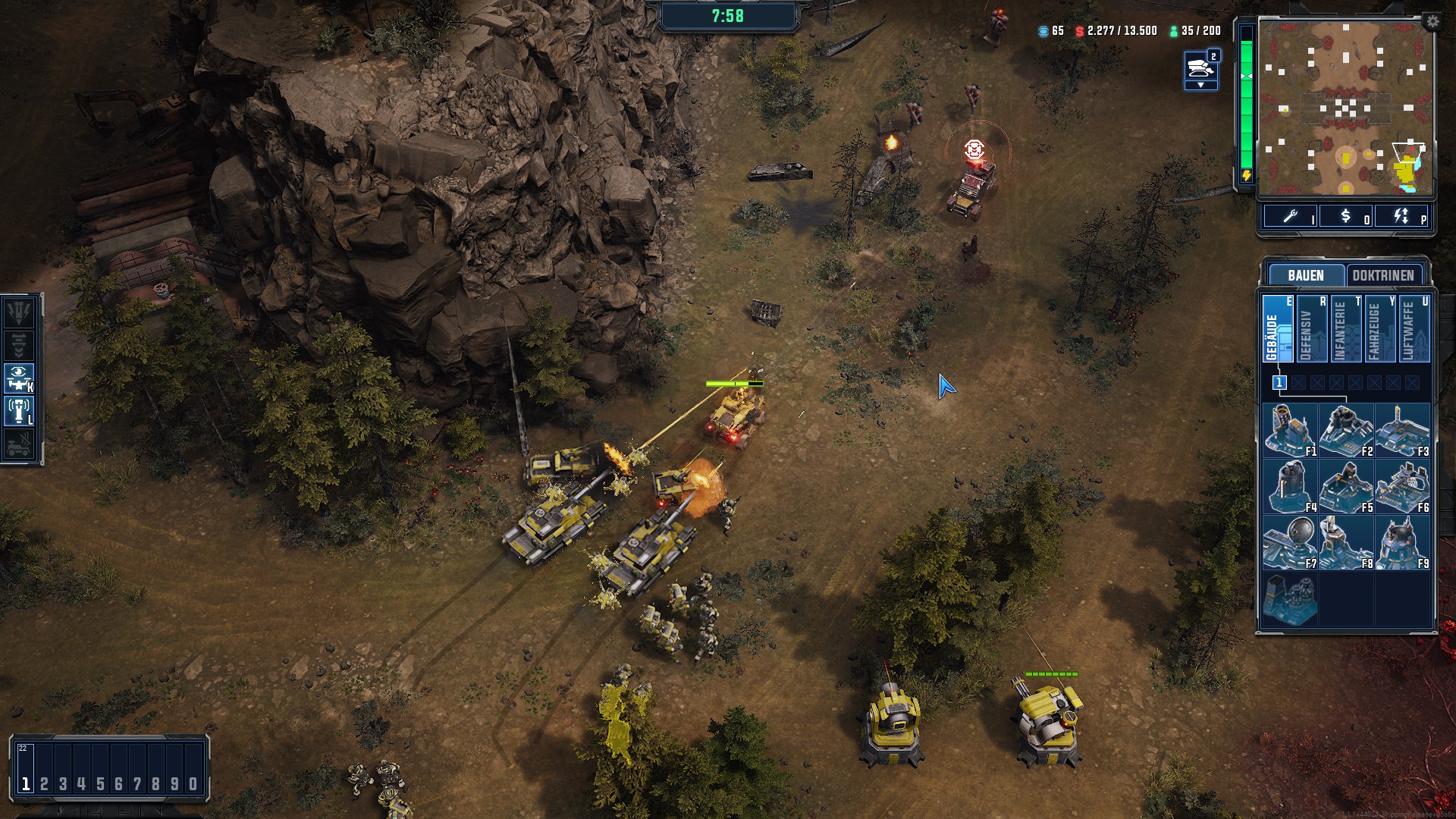Toggle the lightning power mode button
Image resolution: width=1456 pixels, height=819 pixels.
coord(1401,217)
